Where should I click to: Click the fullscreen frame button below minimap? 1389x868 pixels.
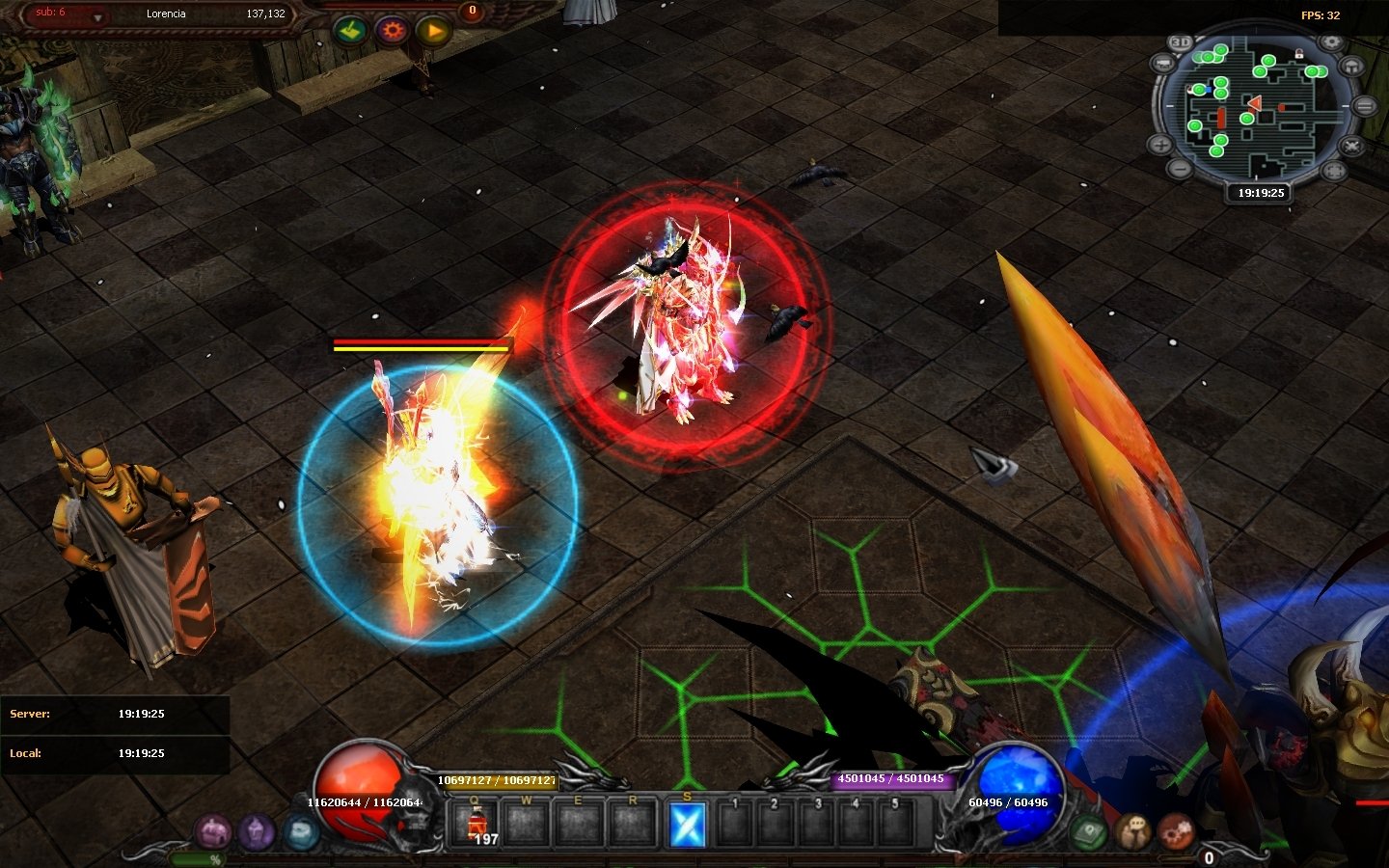tap(1334, 171)
